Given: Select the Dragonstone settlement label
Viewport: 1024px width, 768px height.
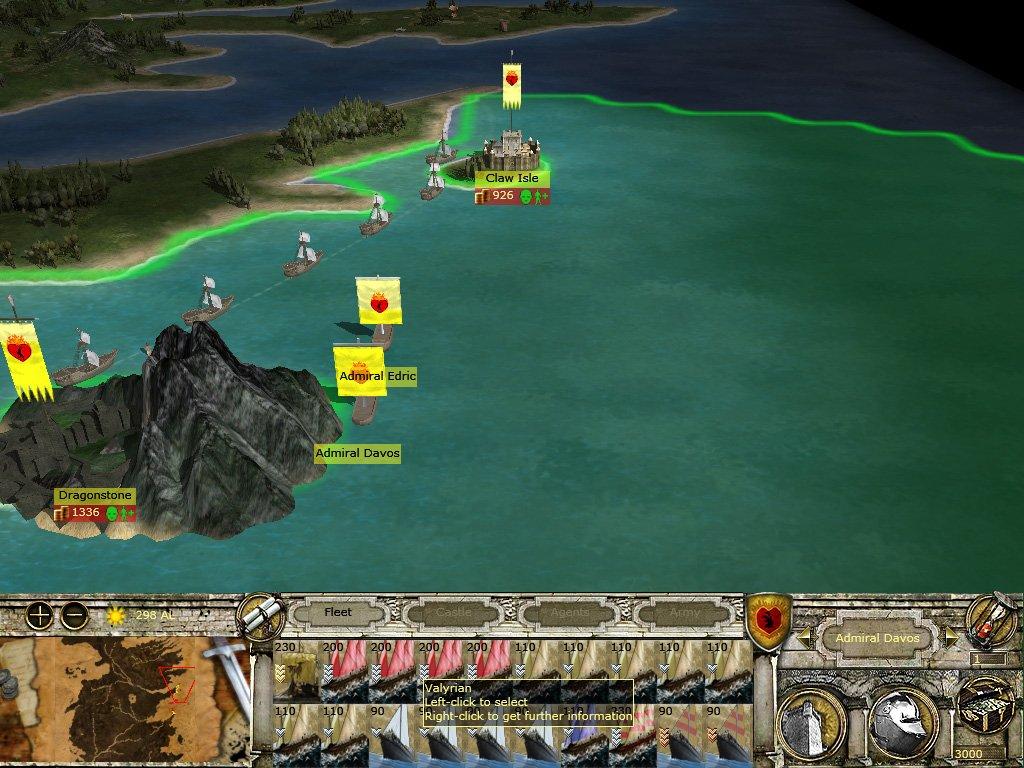Looking at the screenshot, I should pos(95,495).
